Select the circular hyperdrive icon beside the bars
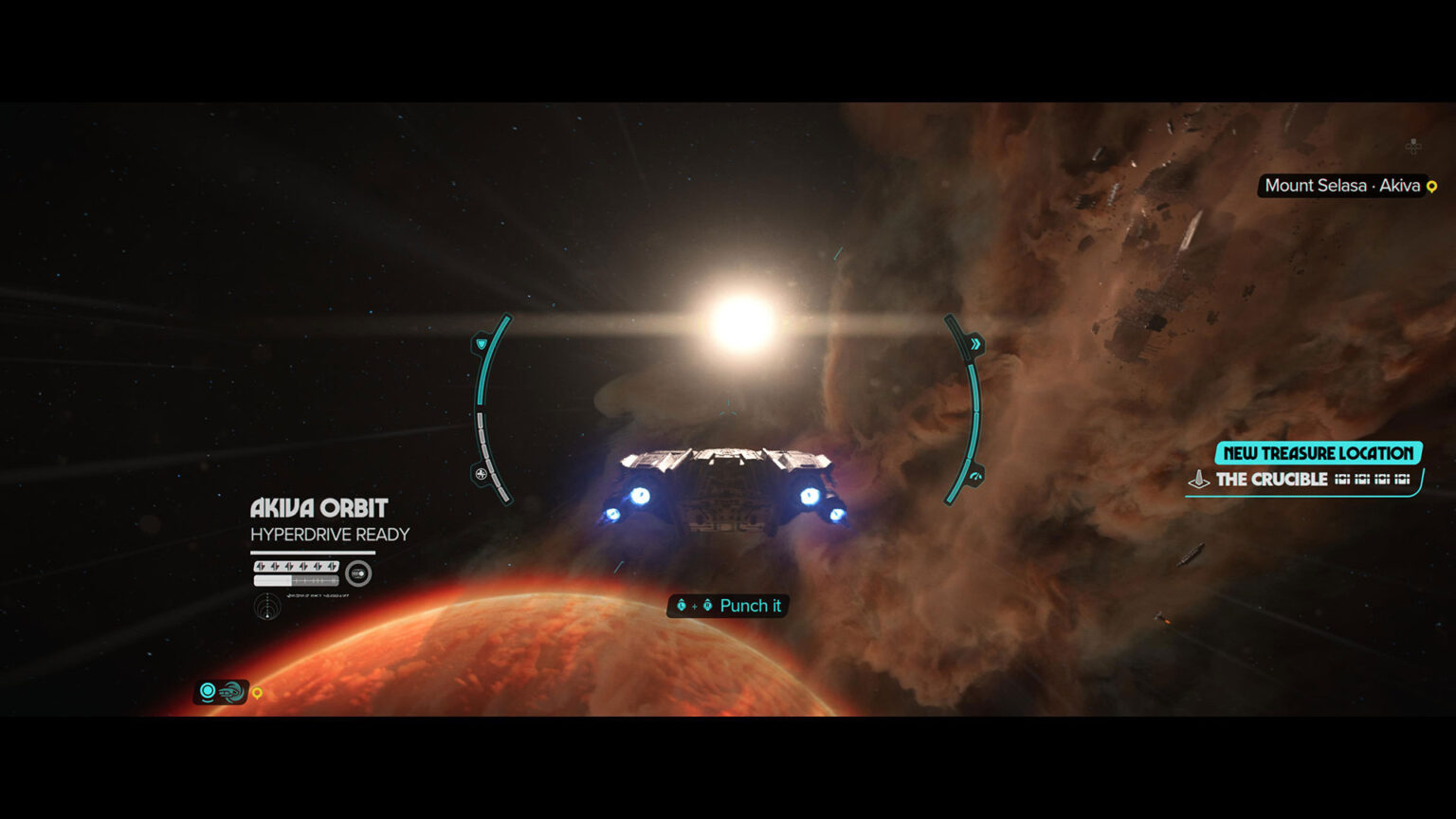 point(358,573)
